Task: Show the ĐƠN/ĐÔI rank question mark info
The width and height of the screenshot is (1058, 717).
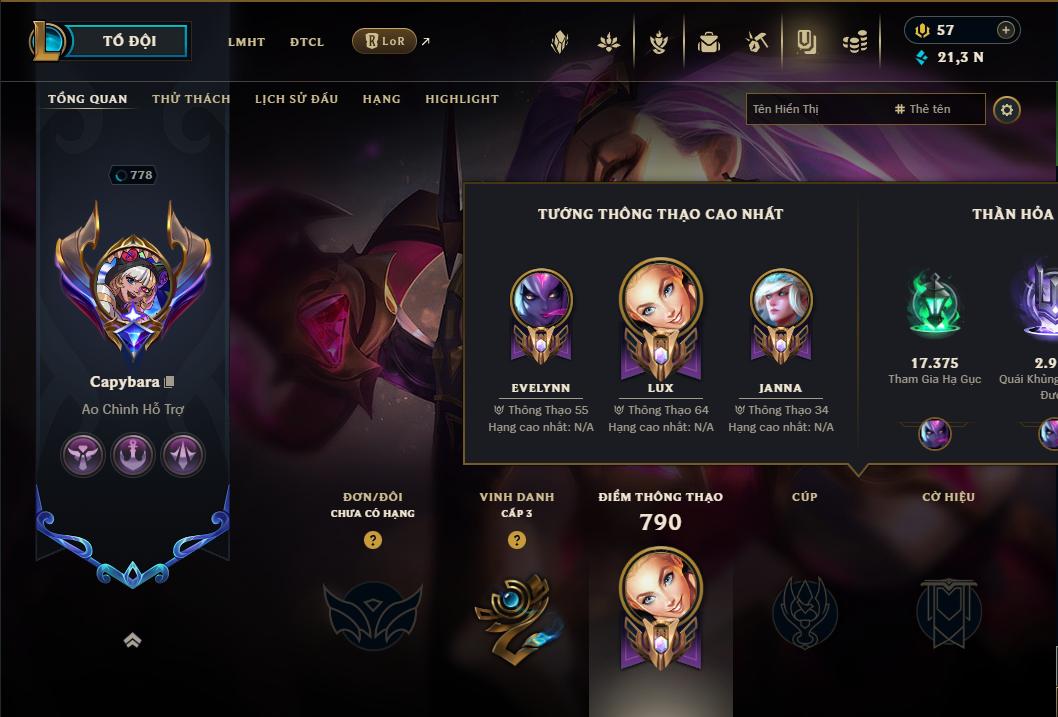Action: (373, 540)
